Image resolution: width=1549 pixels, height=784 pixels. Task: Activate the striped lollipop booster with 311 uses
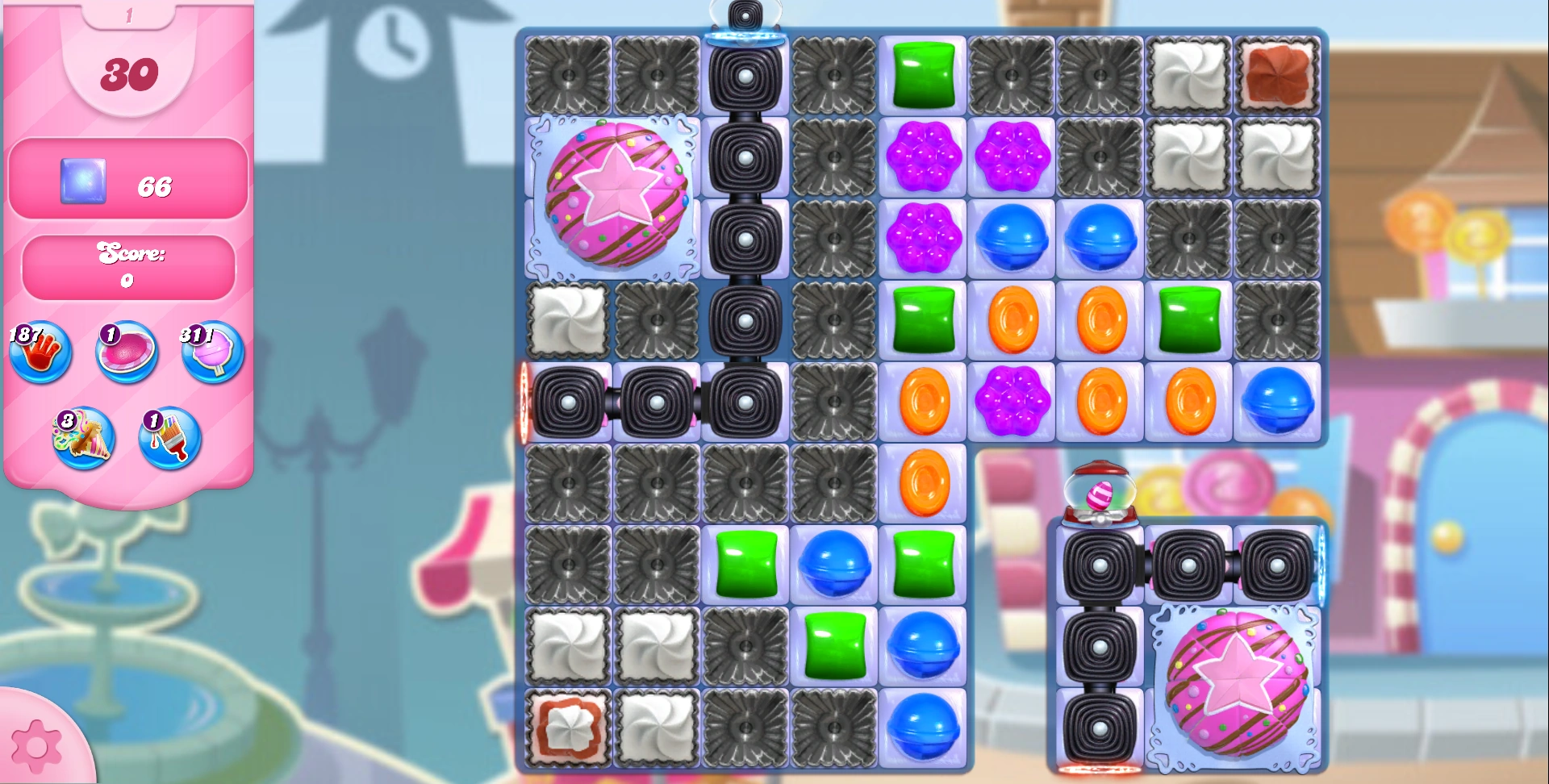point(210,352)
